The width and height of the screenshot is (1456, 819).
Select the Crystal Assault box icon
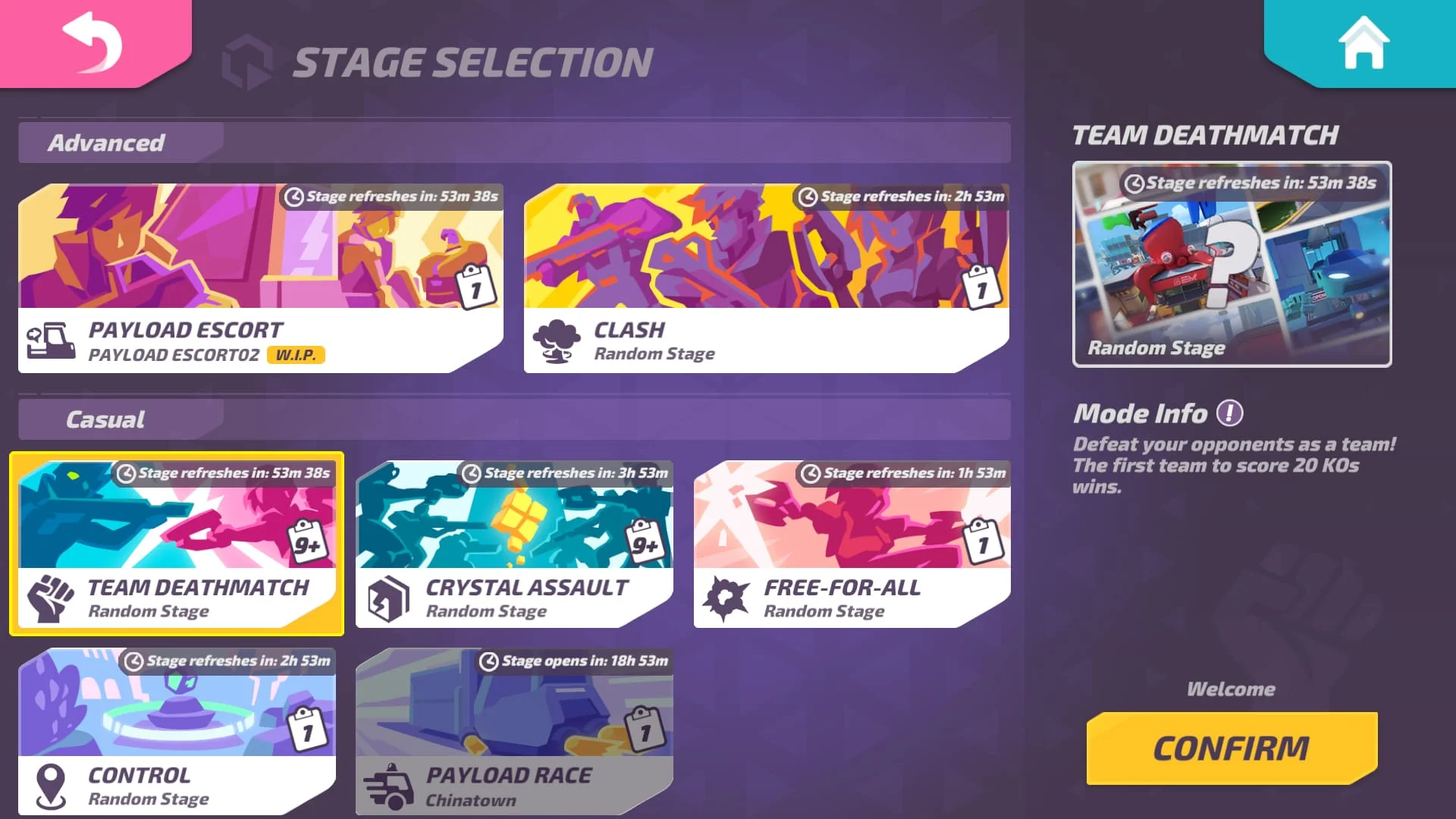pyautogui.click(x=388, y=598)
